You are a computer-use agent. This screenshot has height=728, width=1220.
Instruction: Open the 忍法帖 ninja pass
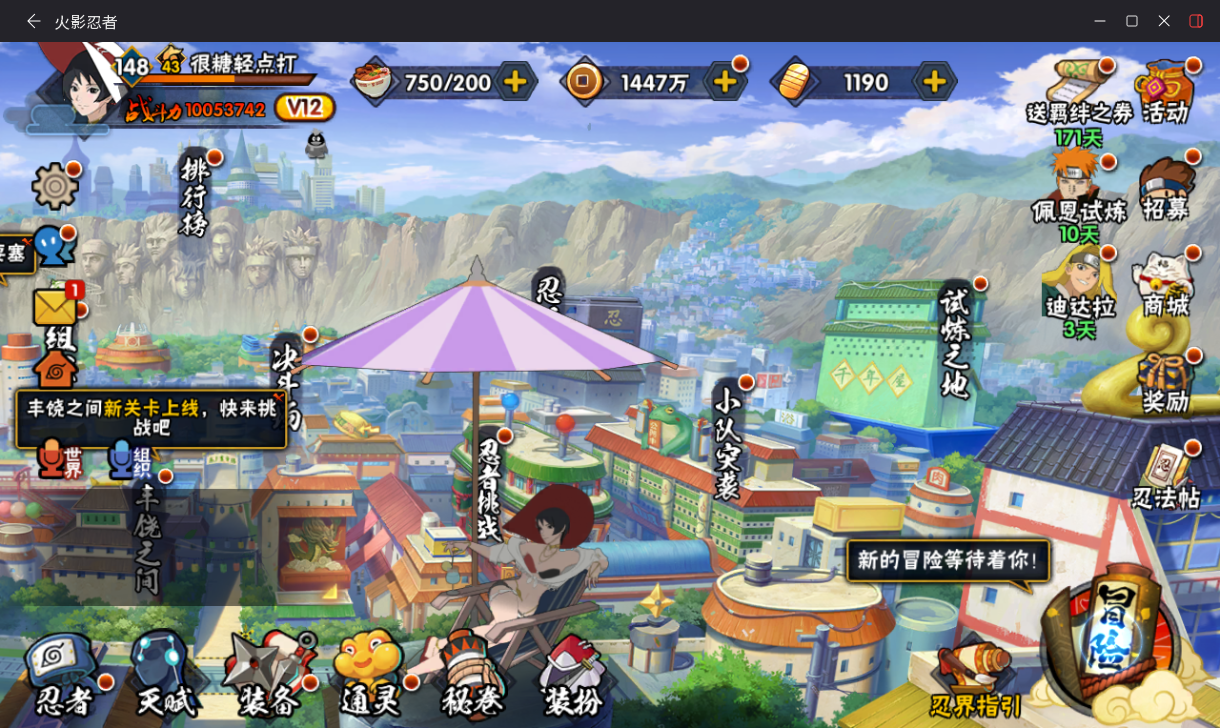[1166, 477]
